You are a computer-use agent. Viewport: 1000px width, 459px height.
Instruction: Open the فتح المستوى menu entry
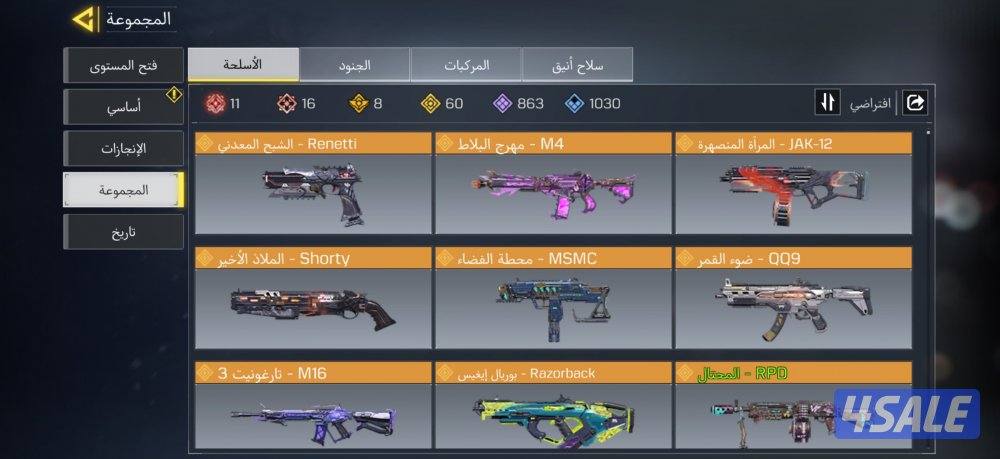click(x=124, y=66)
